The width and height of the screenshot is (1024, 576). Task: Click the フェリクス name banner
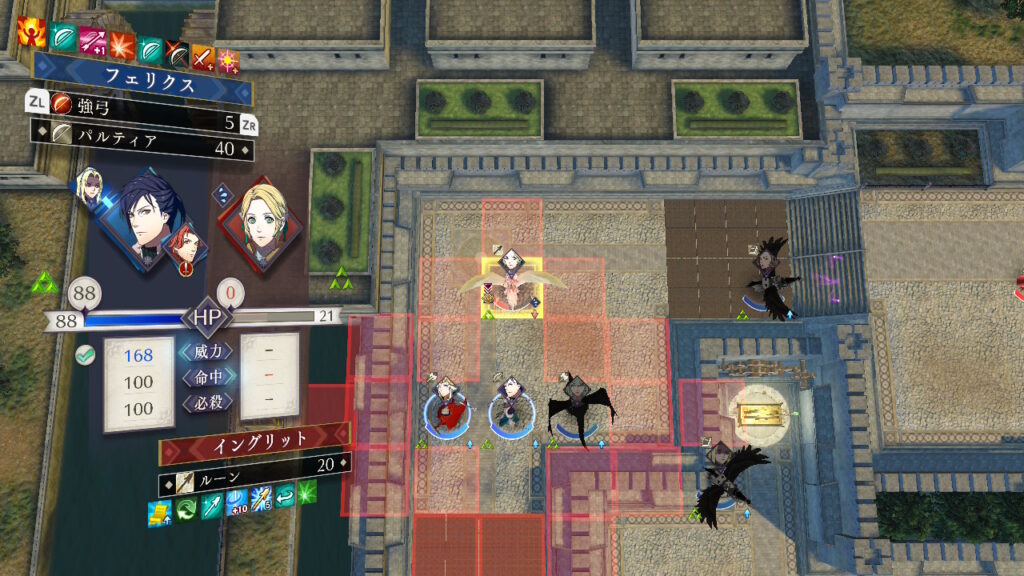click(x=142, y=77)
